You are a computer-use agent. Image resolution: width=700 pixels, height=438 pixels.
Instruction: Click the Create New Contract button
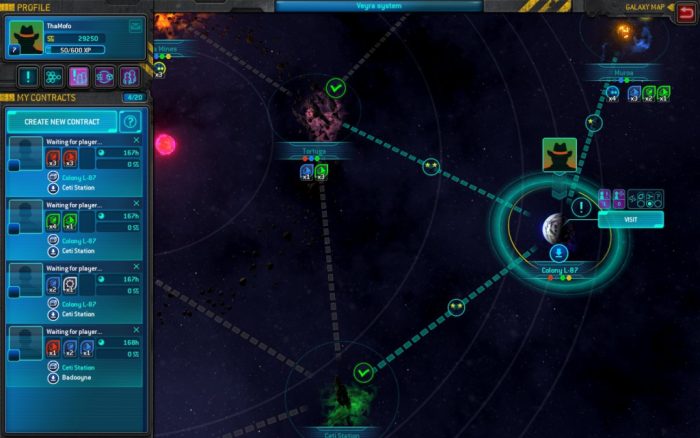[62, 121]
